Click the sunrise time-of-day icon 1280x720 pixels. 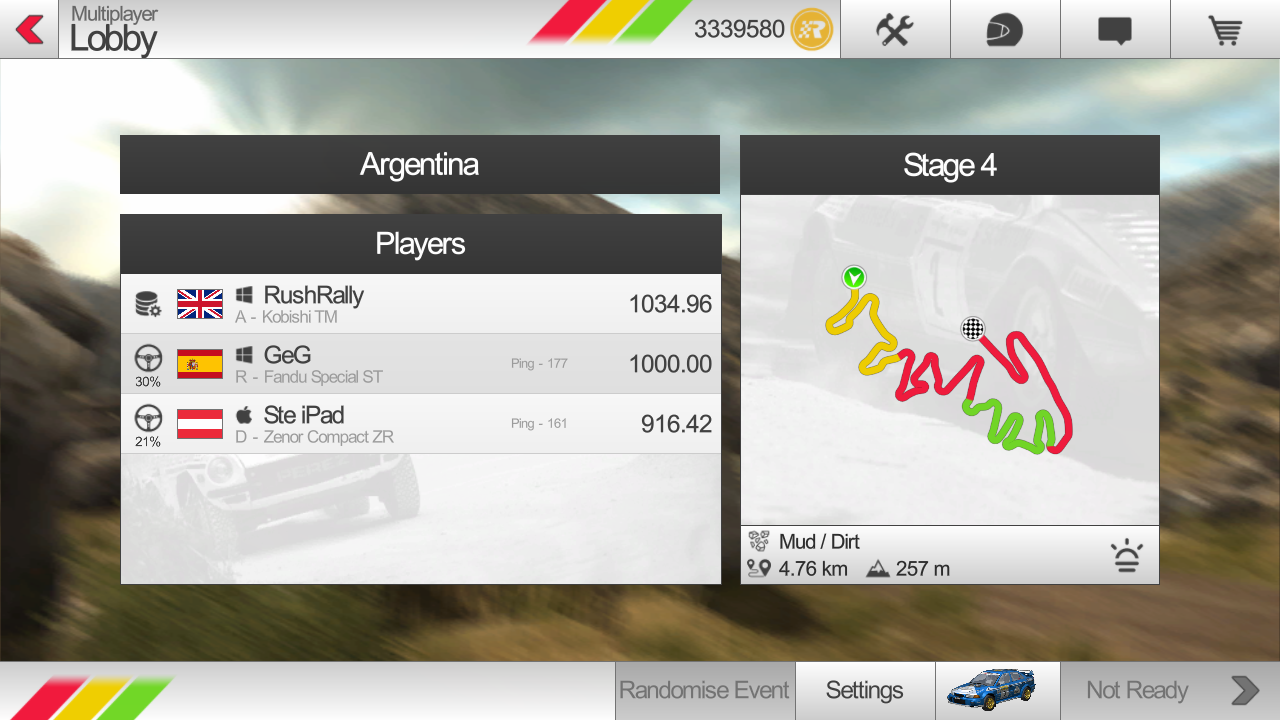(1127, 556)
